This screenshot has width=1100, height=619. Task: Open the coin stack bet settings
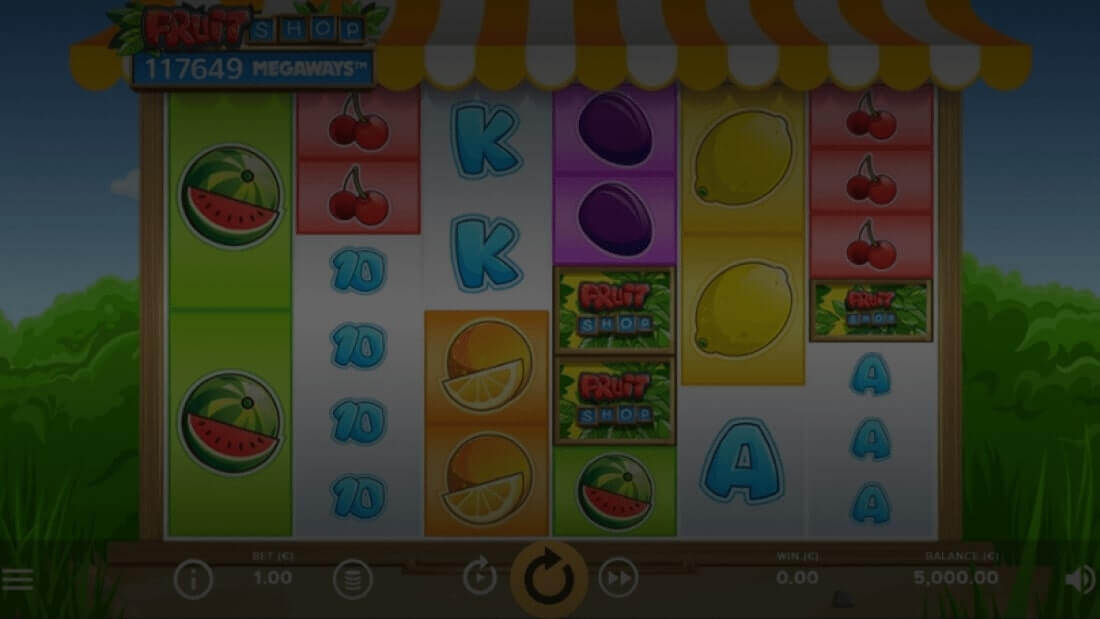coord(352,579)
